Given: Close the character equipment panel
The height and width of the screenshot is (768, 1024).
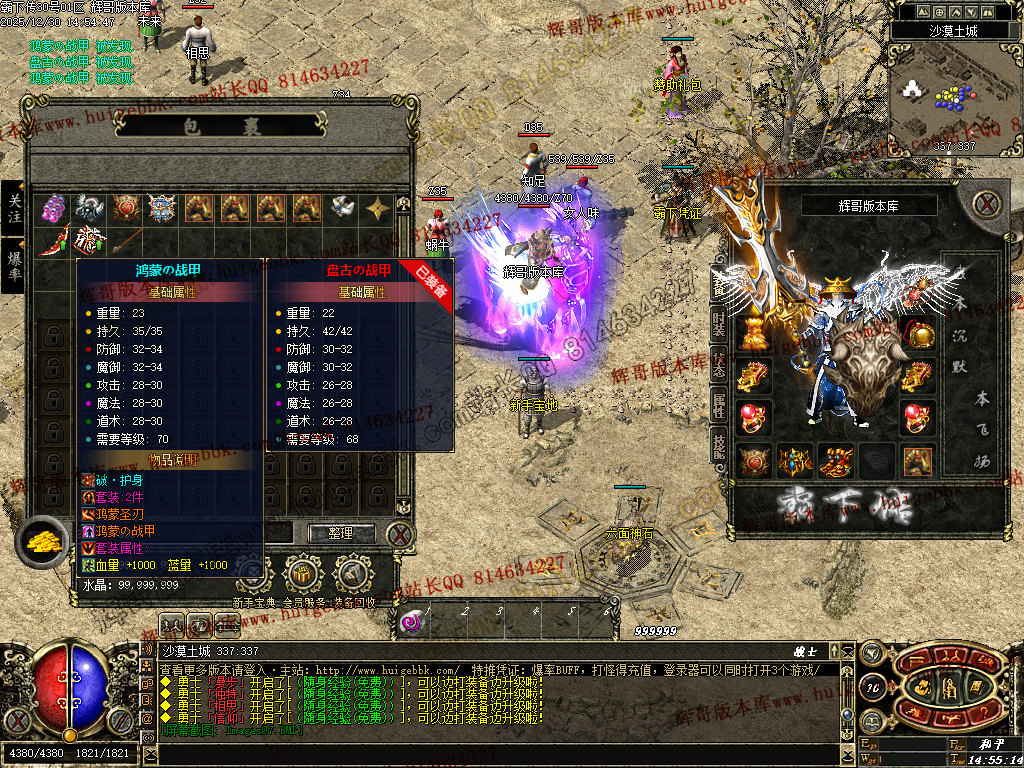Looking at the screenshot, I should pos(987,203).
